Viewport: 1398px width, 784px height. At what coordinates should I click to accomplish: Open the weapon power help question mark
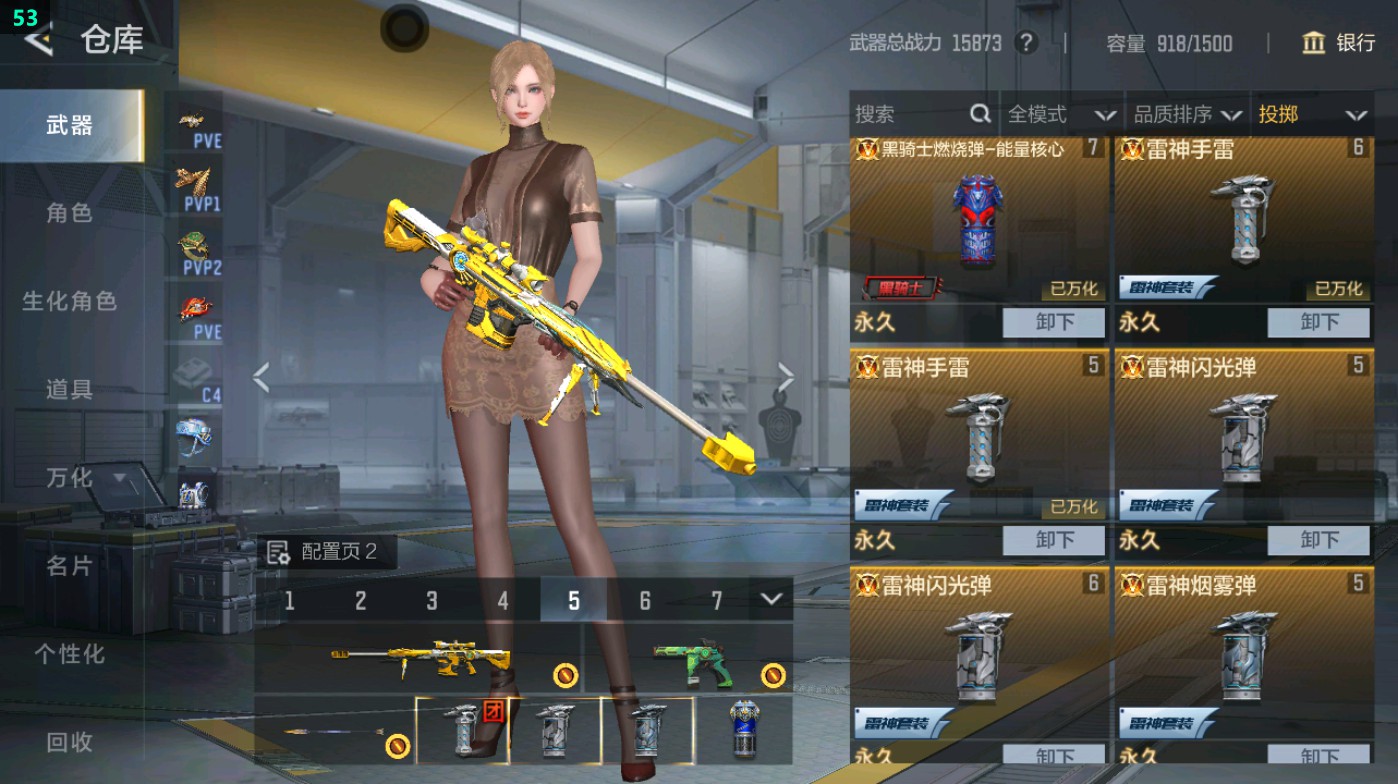[1027, 43]
